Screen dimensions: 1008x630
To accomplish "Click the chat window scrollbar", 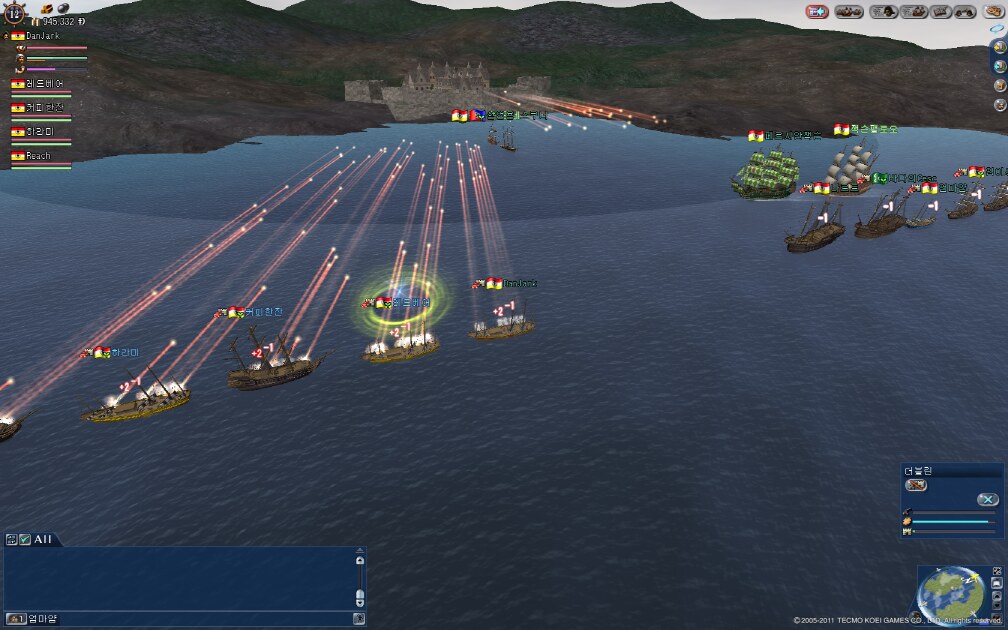I will 360,579.
